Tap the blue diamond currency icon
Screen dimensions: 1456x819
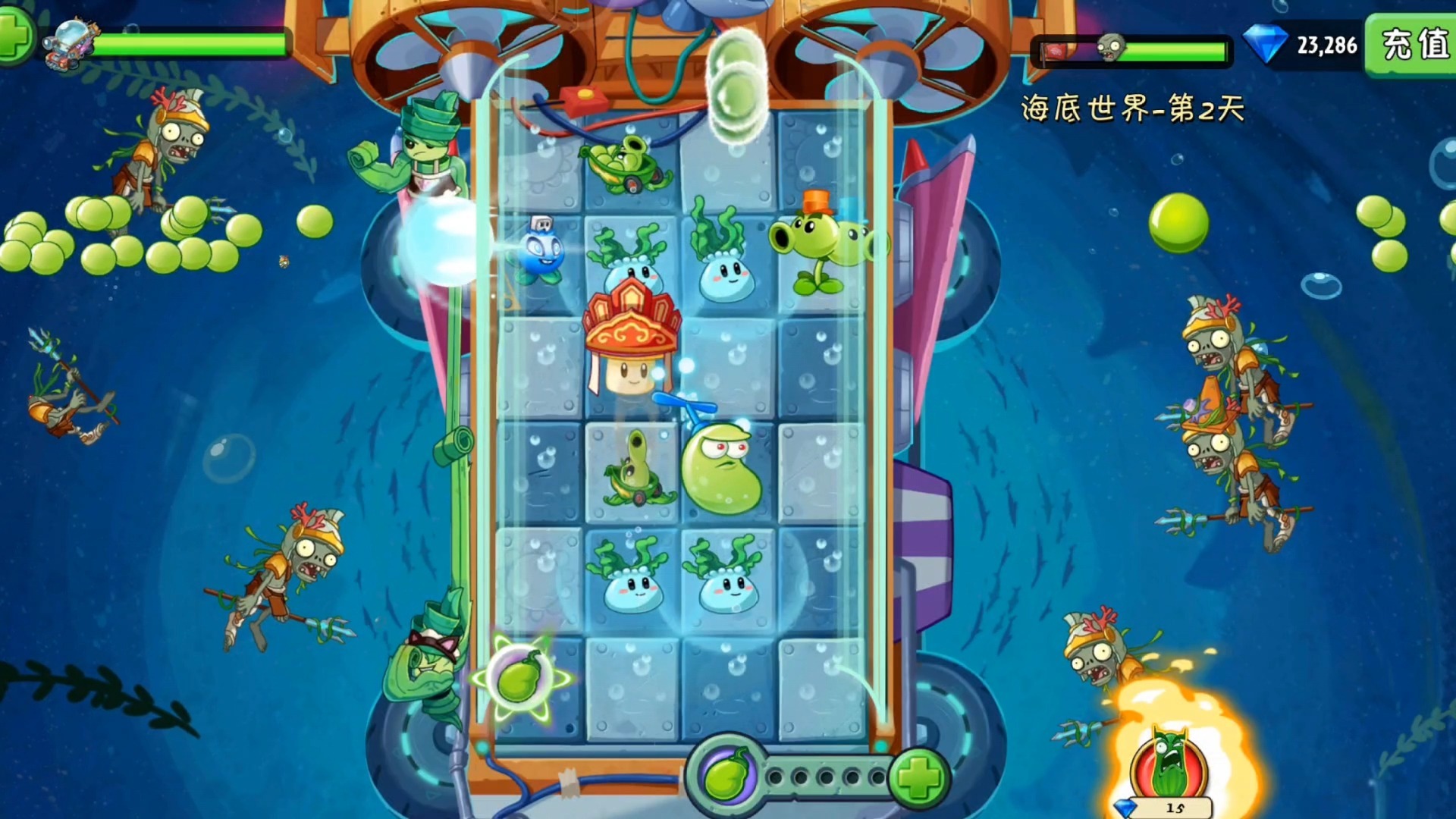(x=1266, y=44)
